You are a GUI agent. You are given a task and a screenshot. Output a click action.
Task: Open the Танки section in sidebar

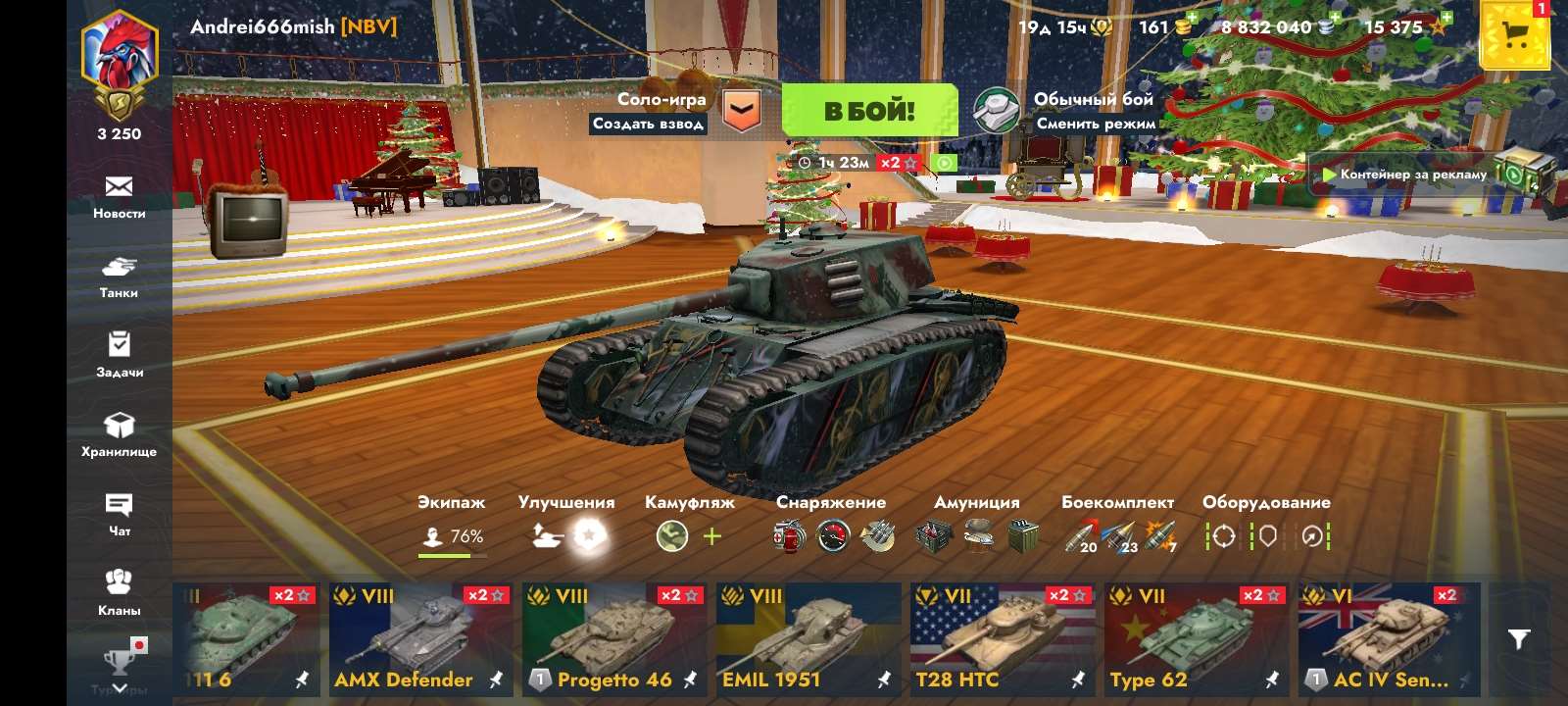point(120,277)
